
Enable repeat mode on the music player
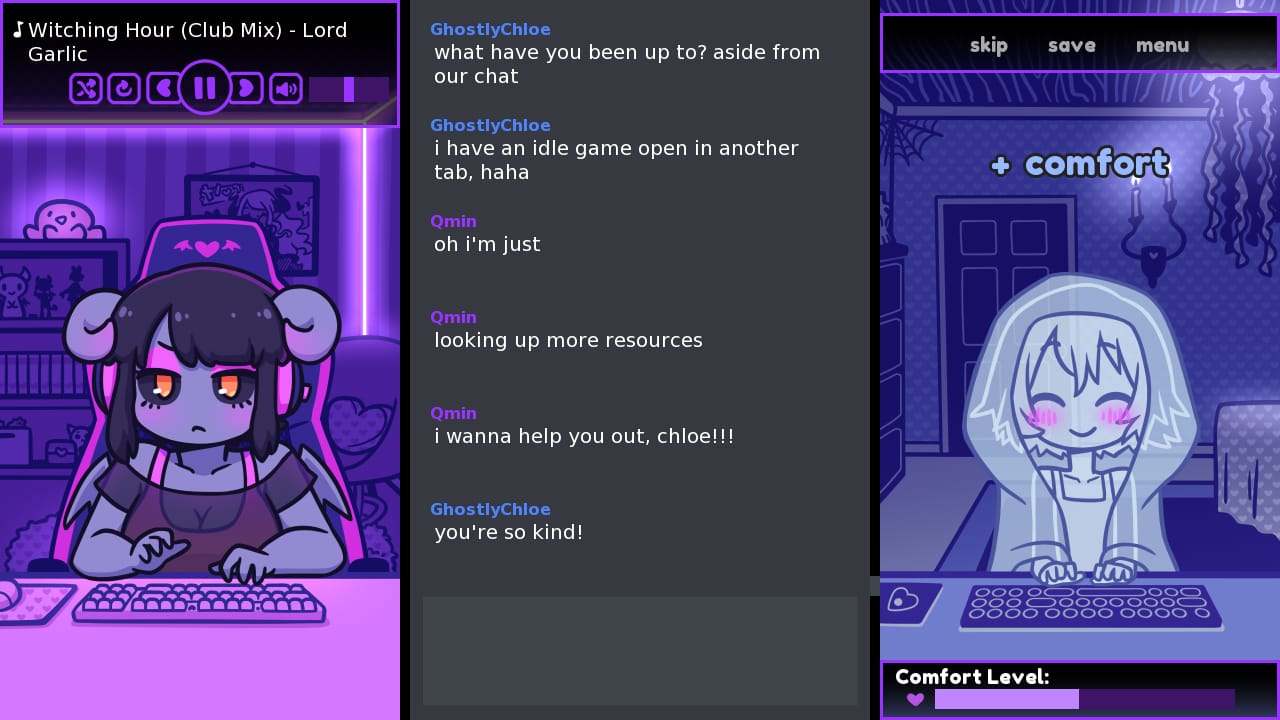pyautogui.click(x=124, y=88)
